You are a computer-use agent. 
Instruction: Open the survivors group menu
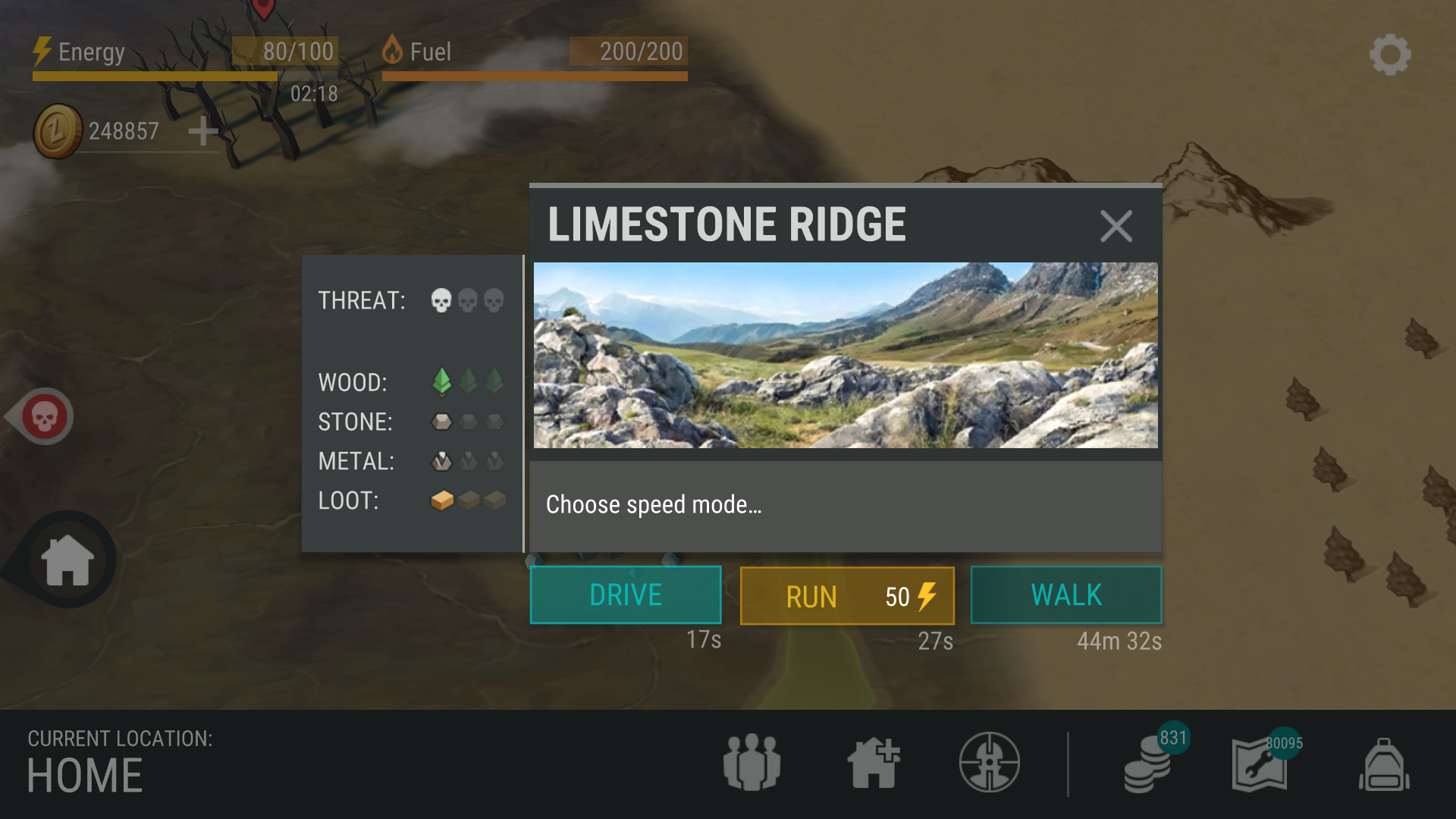(752, 762)
